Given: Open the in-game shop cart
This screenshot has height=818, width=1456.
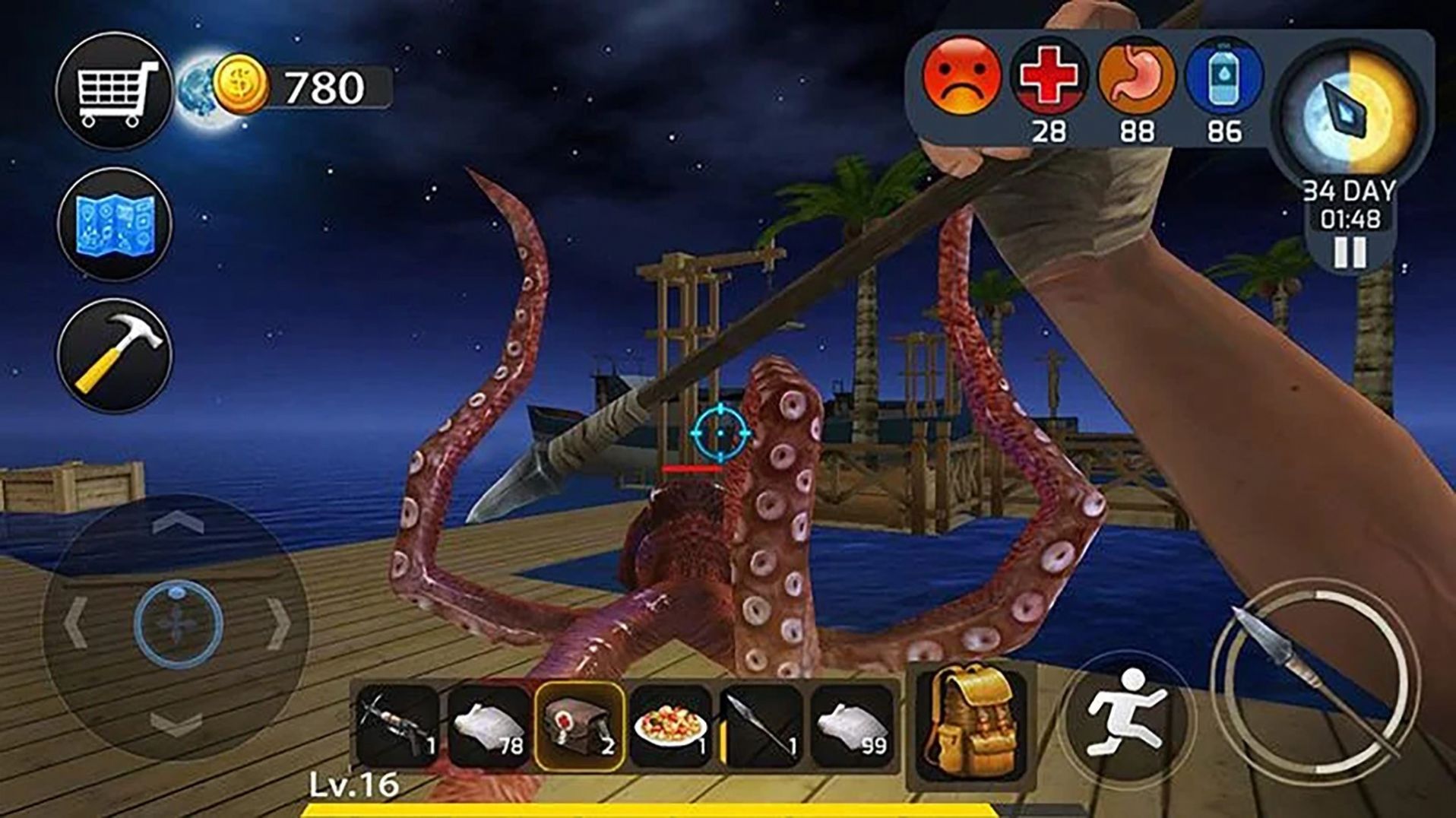Looking at the screenshot, I should coord(116,91).
